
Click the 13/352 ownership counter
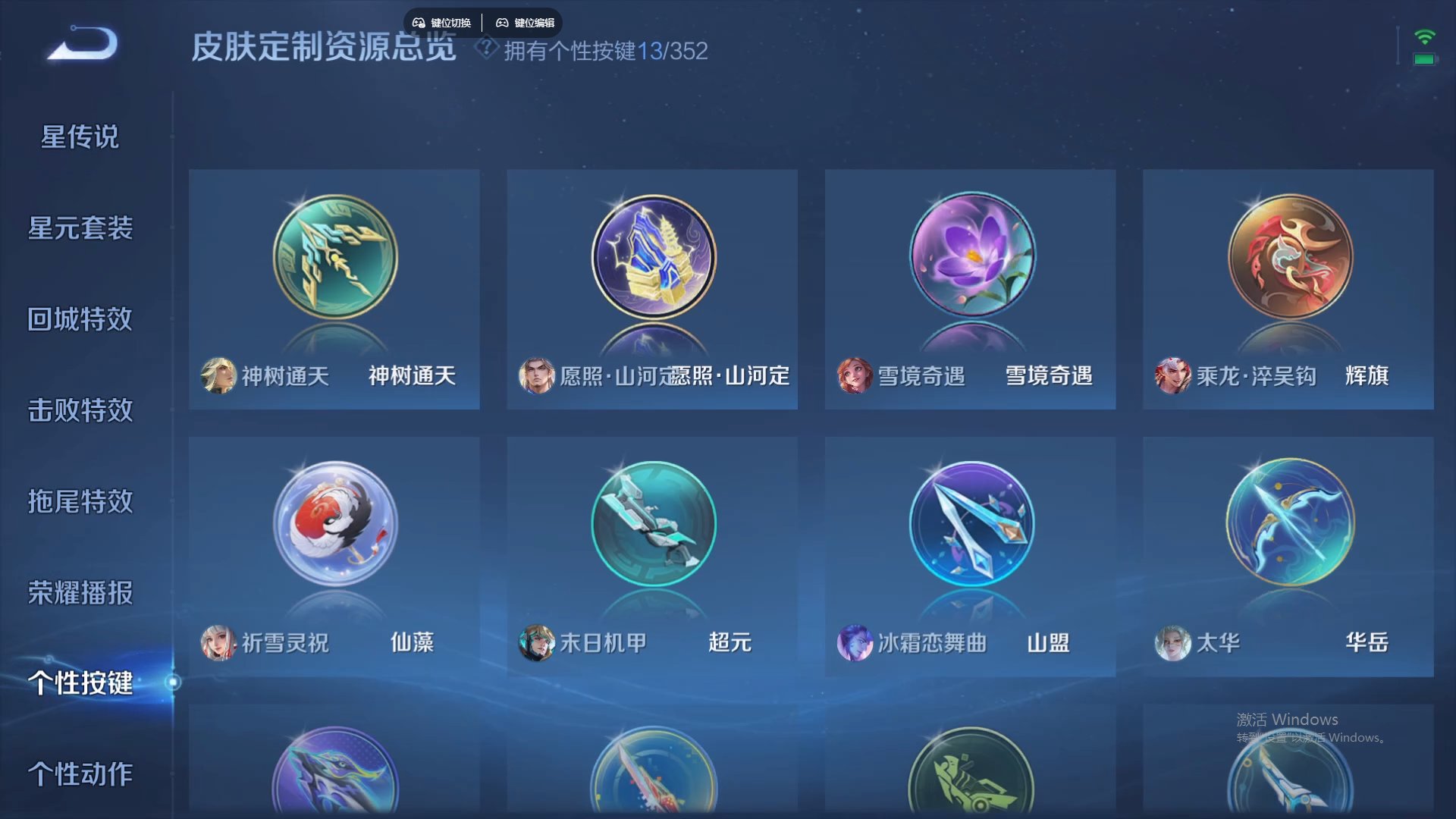679,51
